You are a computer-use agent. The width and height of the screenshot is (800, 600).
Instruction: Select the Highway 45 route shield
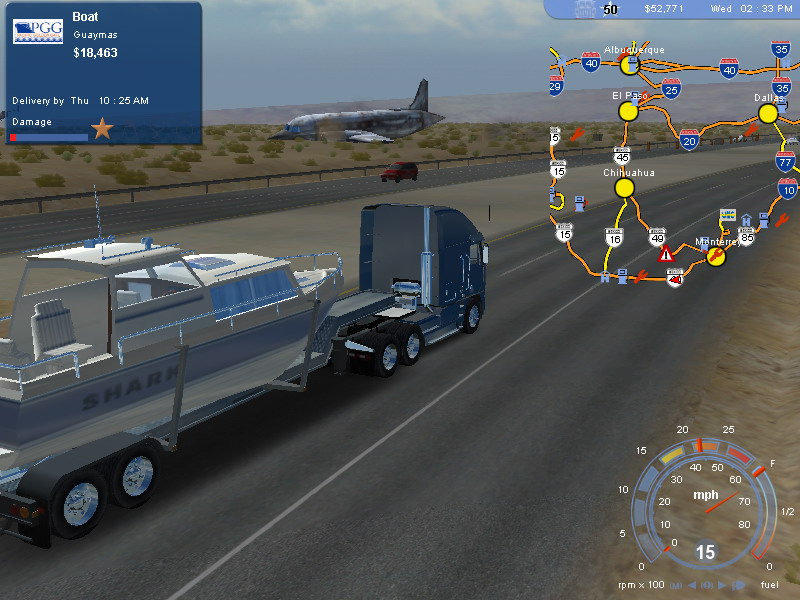[623, 157]
